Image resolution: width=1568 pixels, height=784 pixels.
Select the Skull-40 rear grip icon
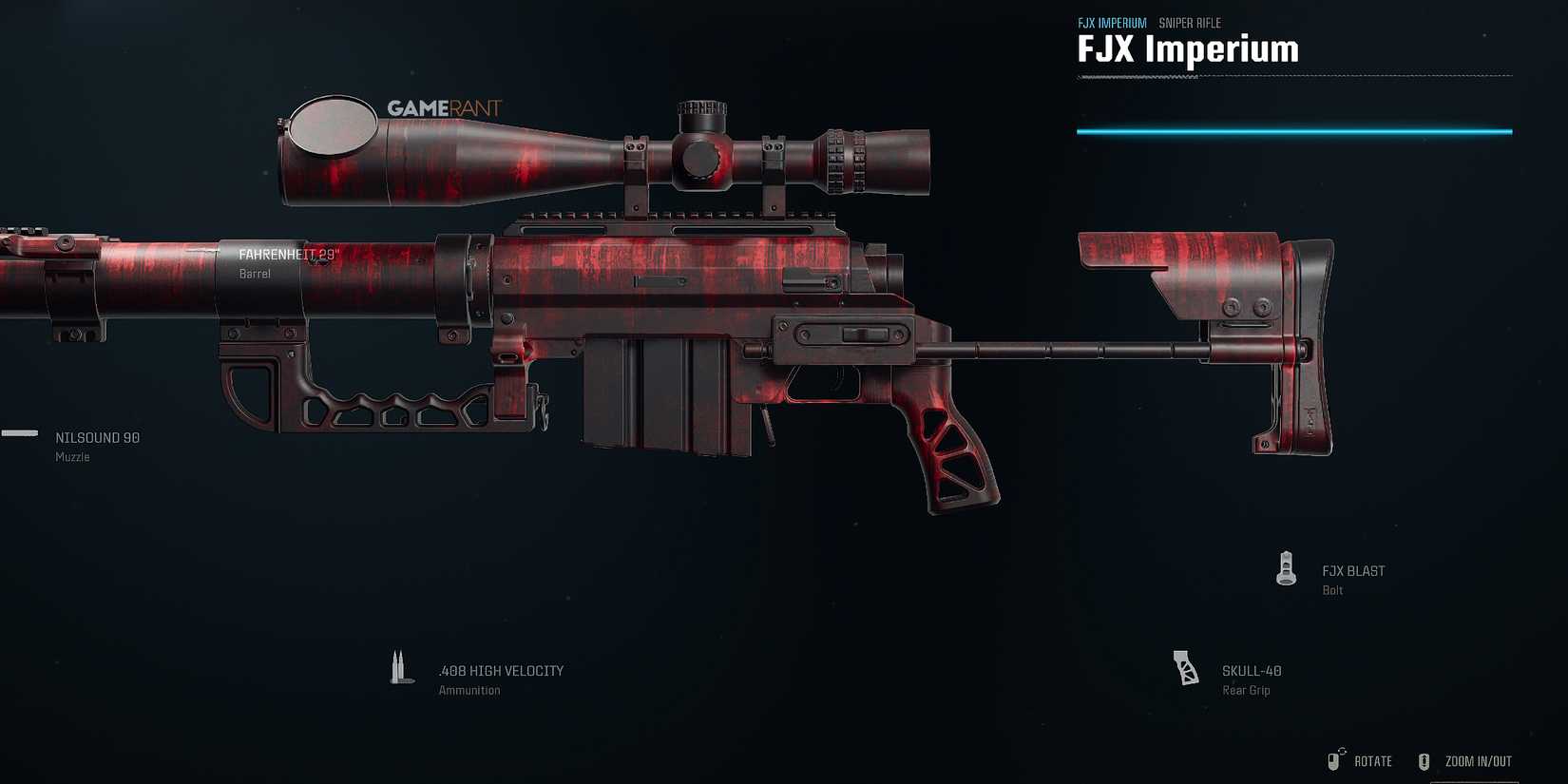(1186, 666)
